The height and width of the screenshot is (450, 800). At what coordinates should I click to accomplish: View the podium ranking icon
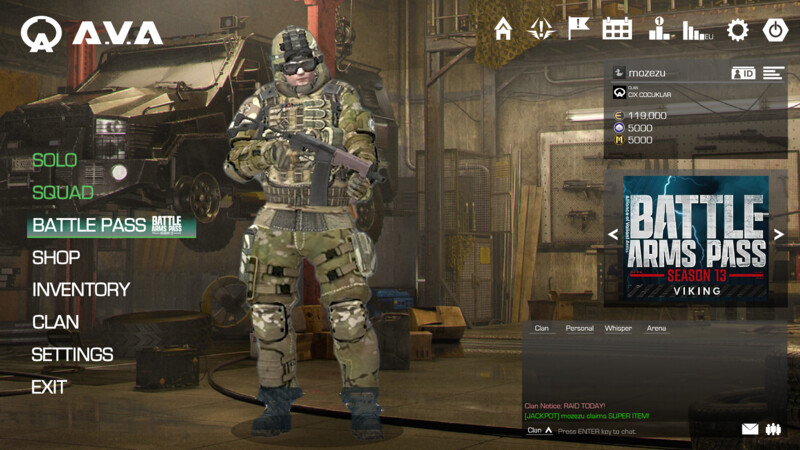(x=659, y=30)
